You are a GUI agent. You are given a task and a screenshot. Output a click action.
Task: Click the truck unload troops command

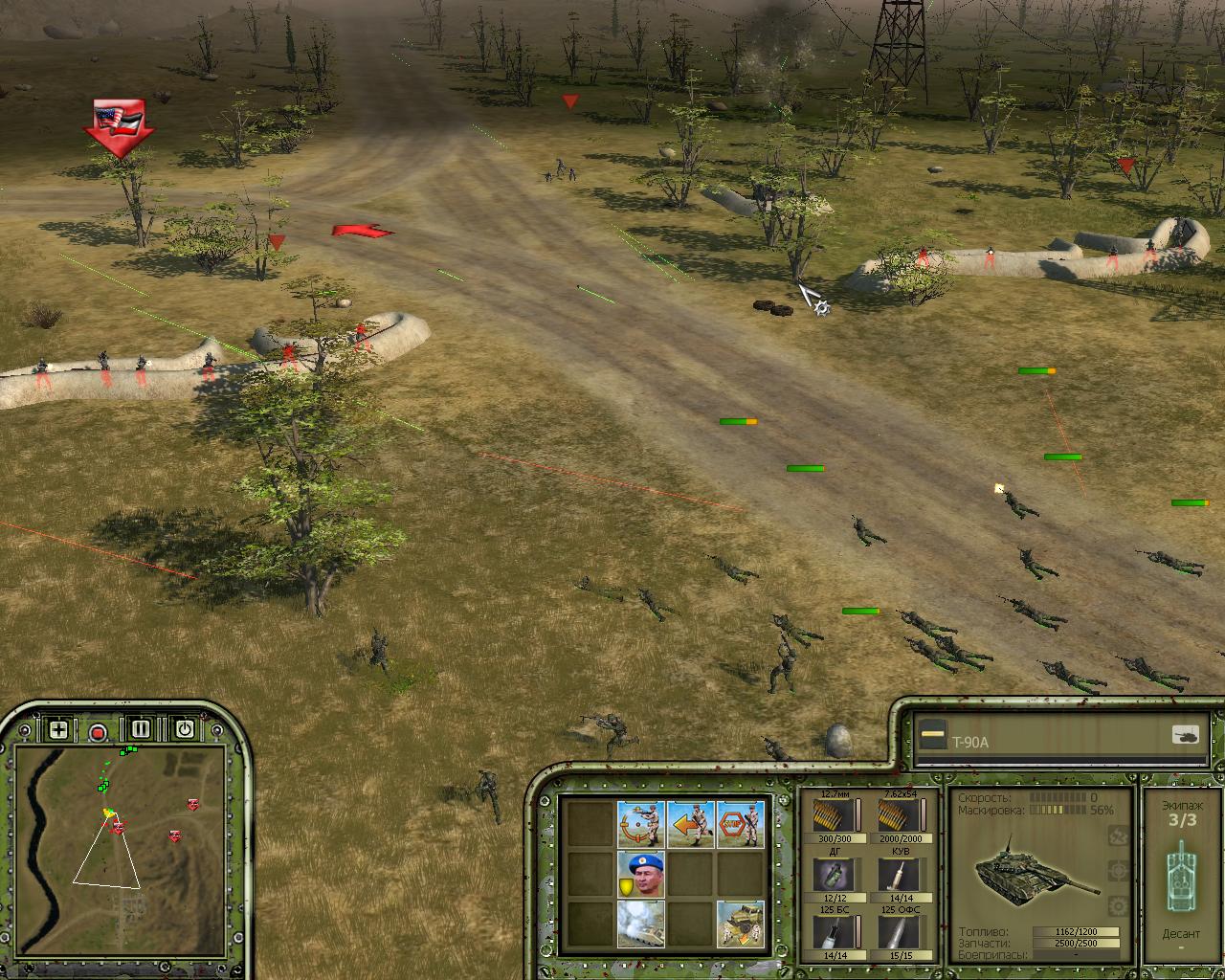(x=741, y=924)
